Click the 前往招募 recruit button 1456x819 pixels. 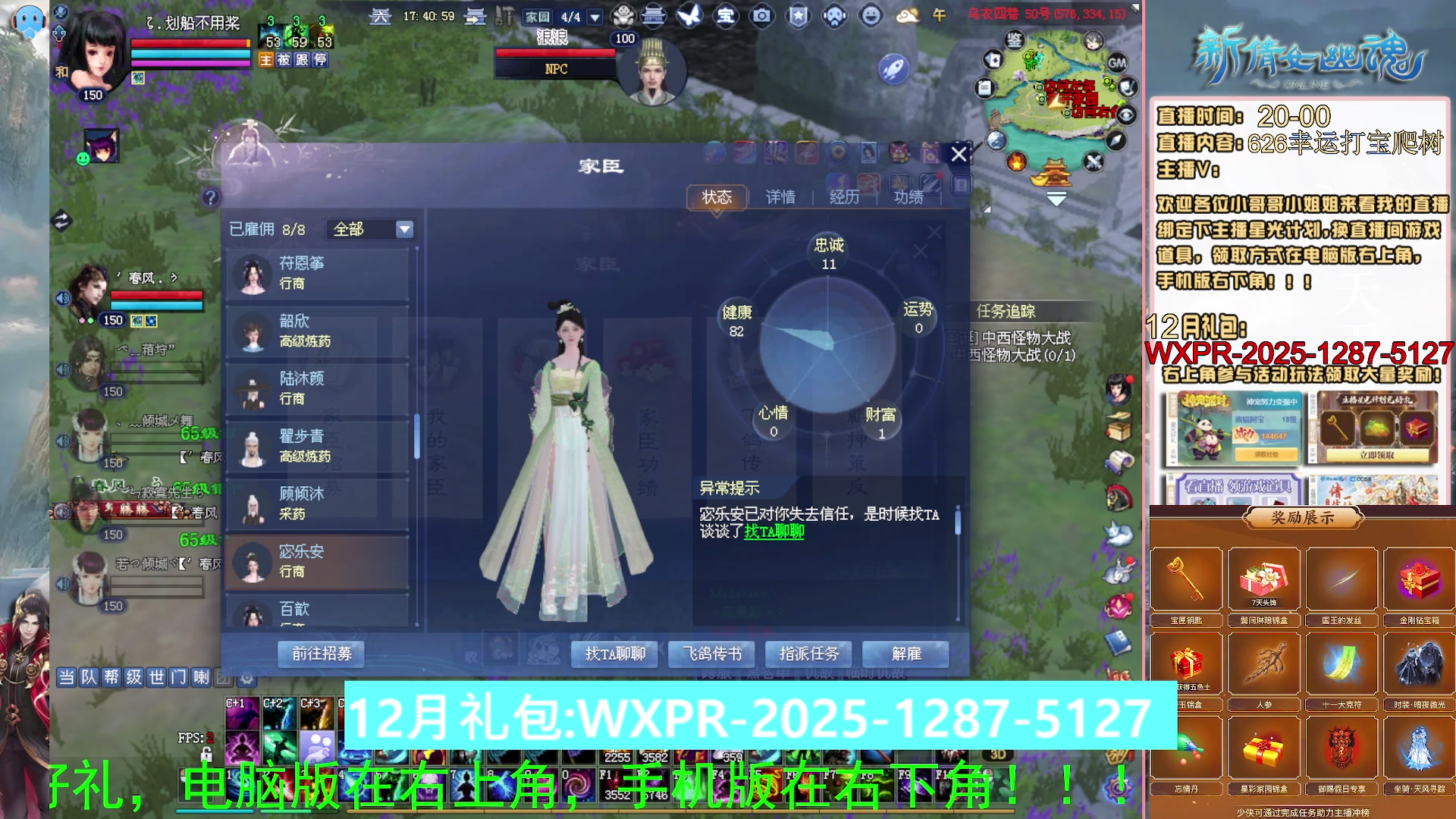[x=322, y=654]
